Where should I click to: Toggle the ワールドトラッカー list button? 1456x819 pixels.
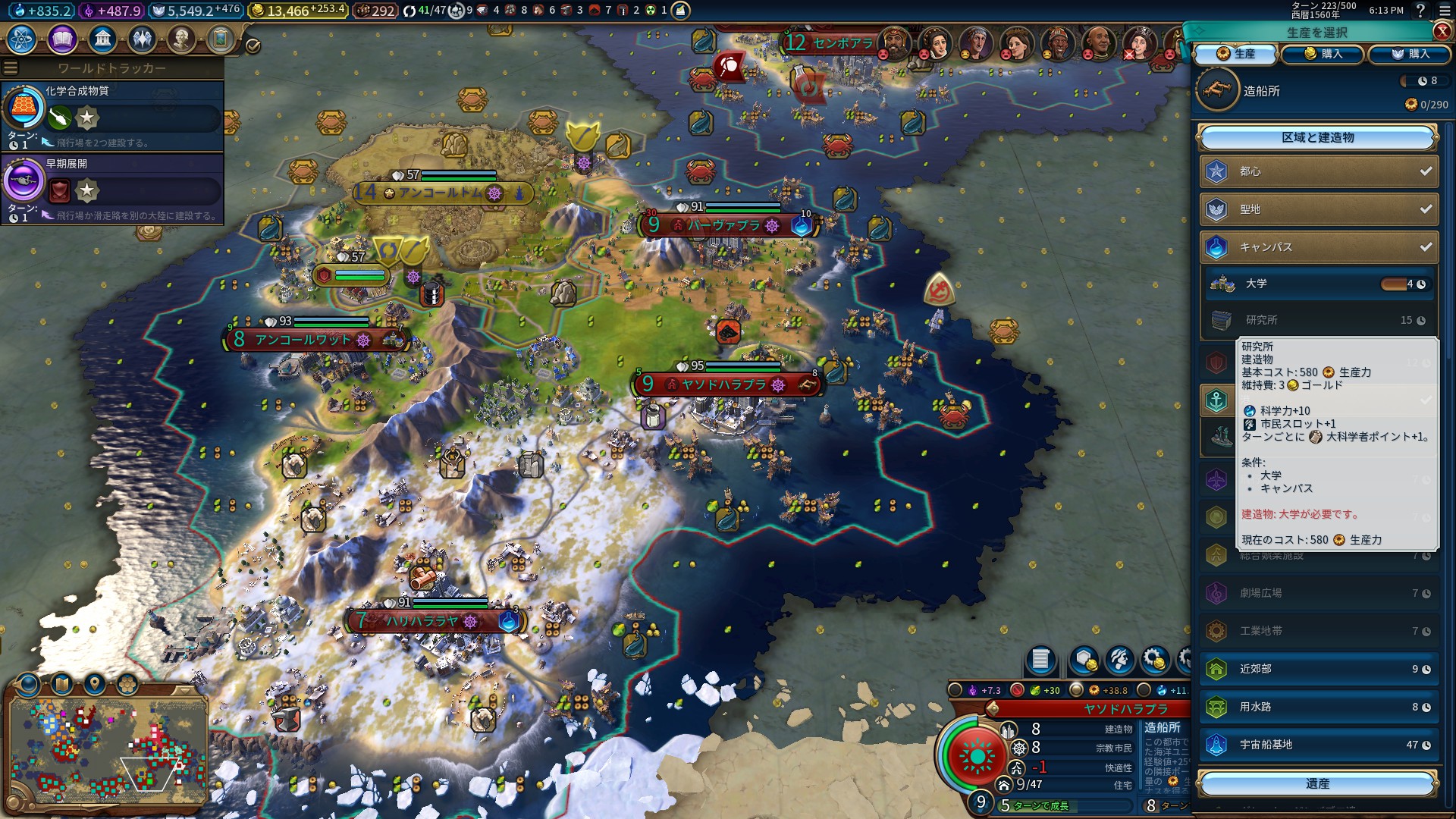coord(11,68)
